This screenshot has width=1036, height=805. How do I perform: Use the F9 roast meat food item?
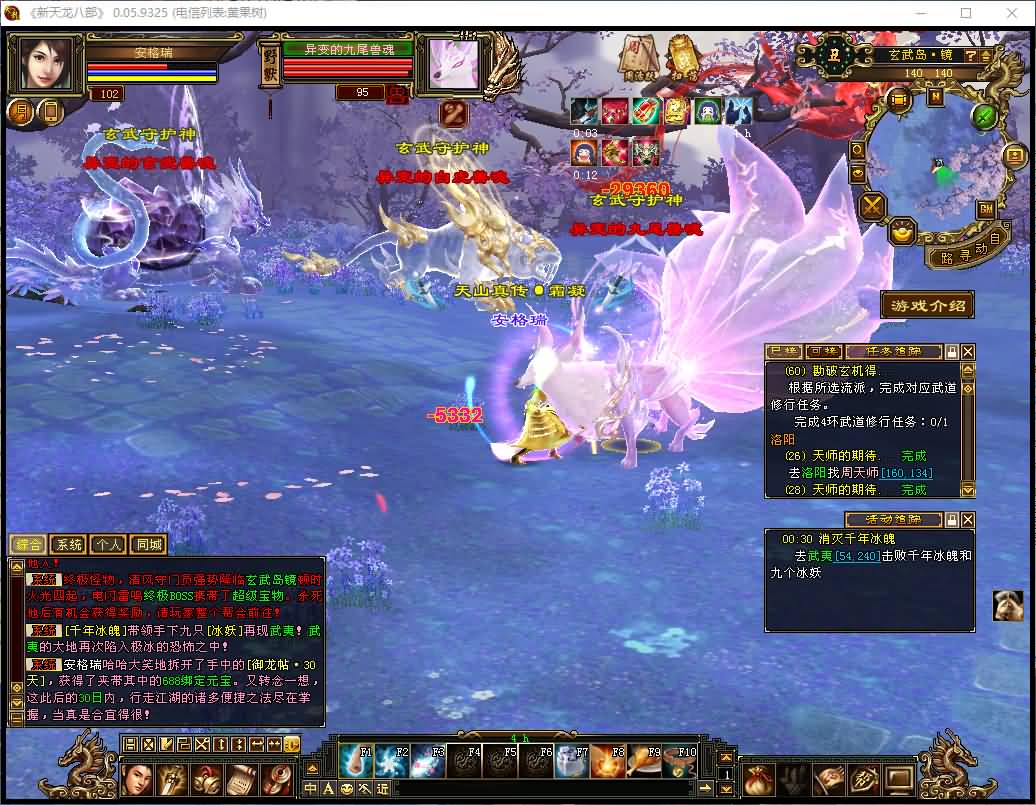tap(645, 762)
